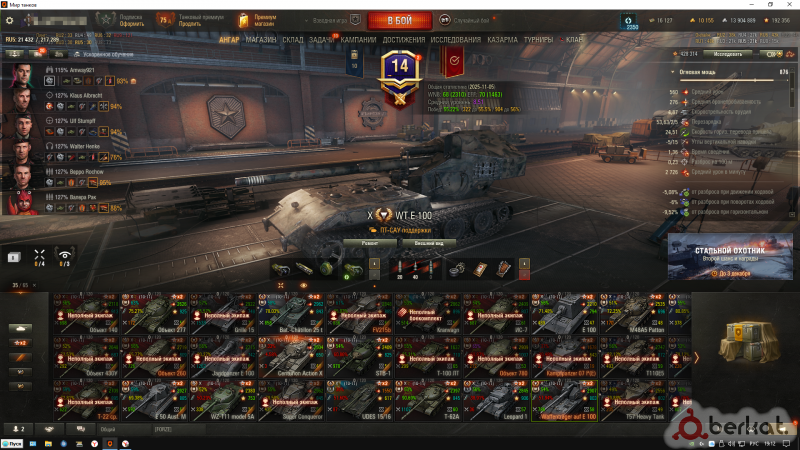The width and height of the screenshot is (800, 450).
Task: Go to the ИССЛЕДОВАНИЯ tab
Action: tap(456, 40)
